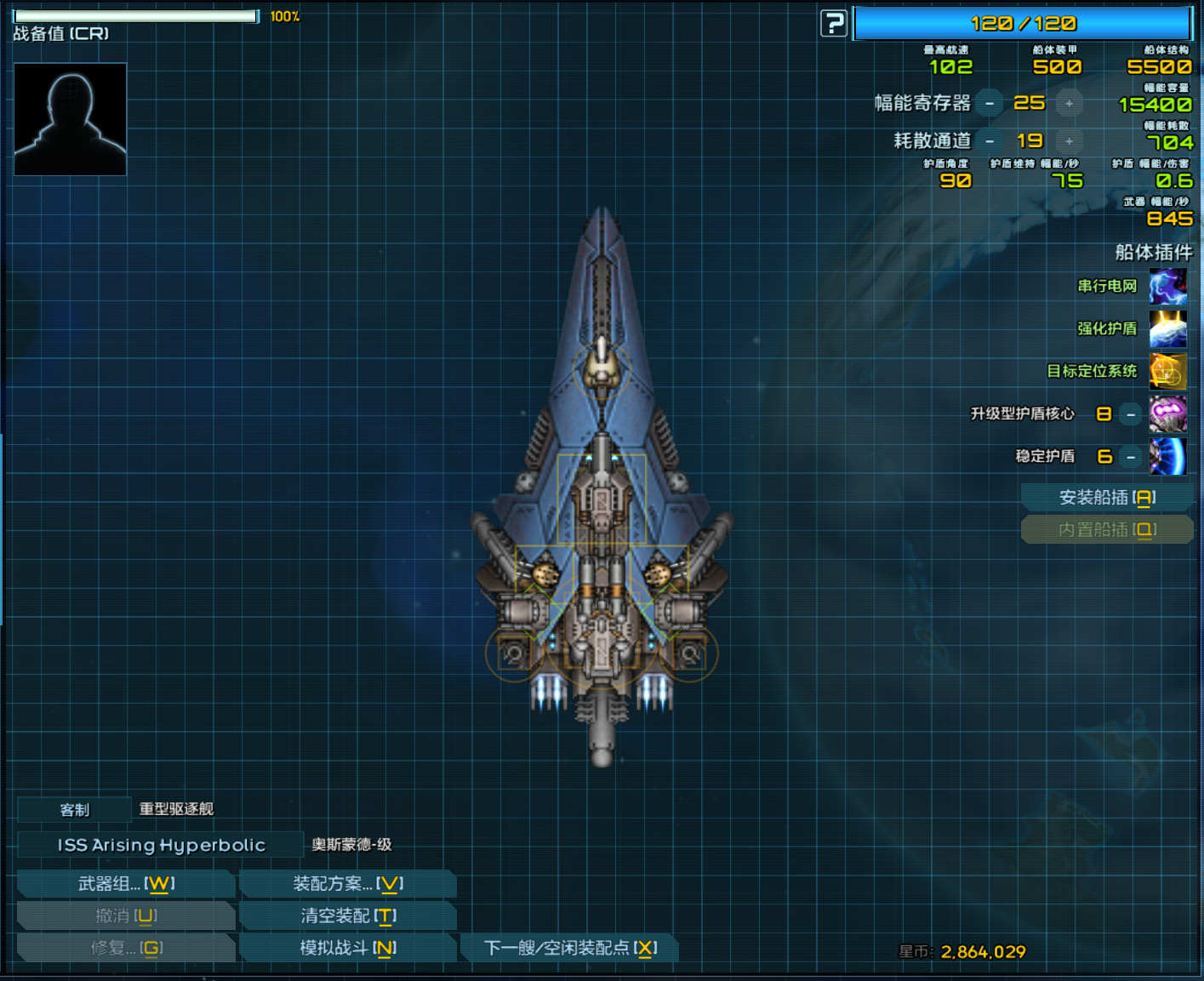Click the 稳定护盾 hullmod icon

coord(1167,457)
